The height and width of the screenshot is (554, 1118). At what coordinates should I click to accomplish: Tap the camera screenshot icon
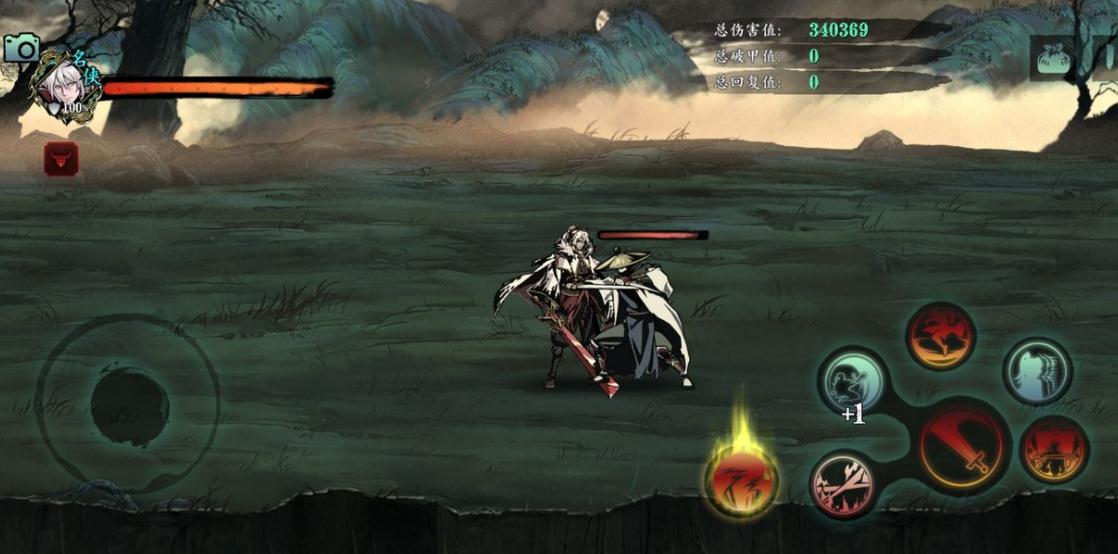click(21, 47)
